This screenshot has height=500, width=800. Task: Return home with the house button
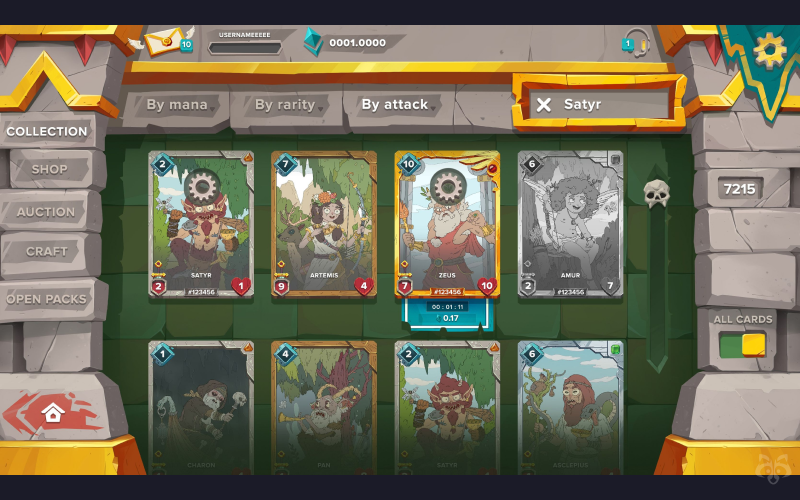tap(53, 412)
